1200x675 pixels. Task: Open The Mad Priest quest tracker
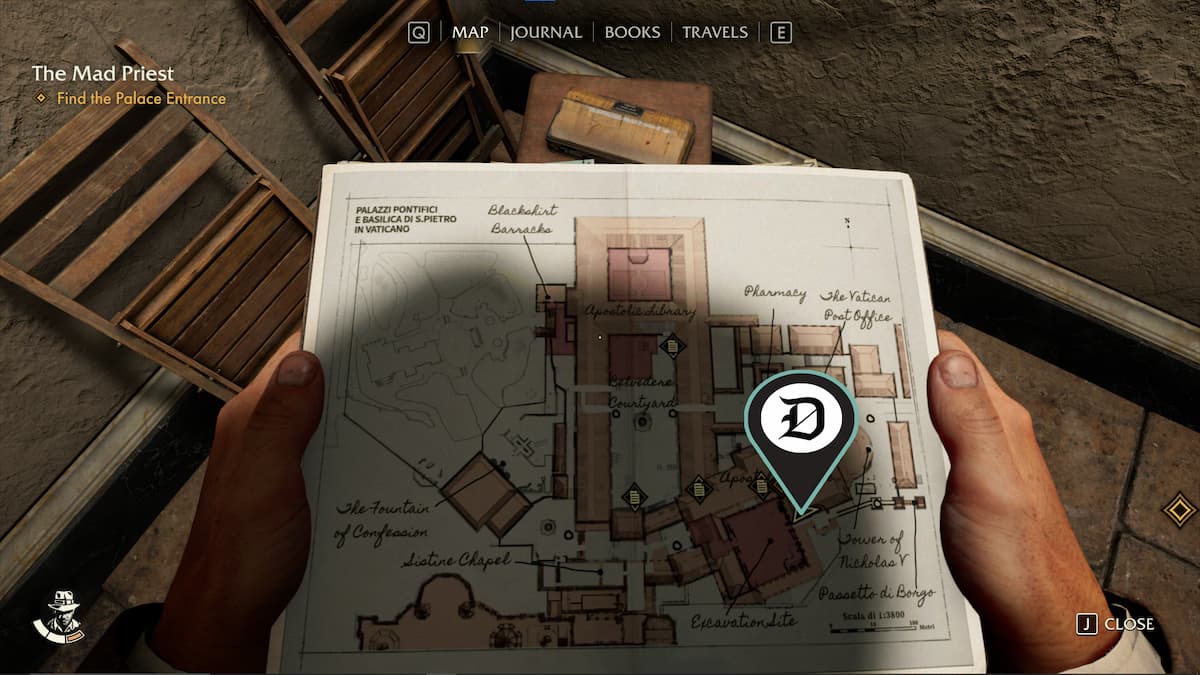pyautogui.click(x=102, y=73)
